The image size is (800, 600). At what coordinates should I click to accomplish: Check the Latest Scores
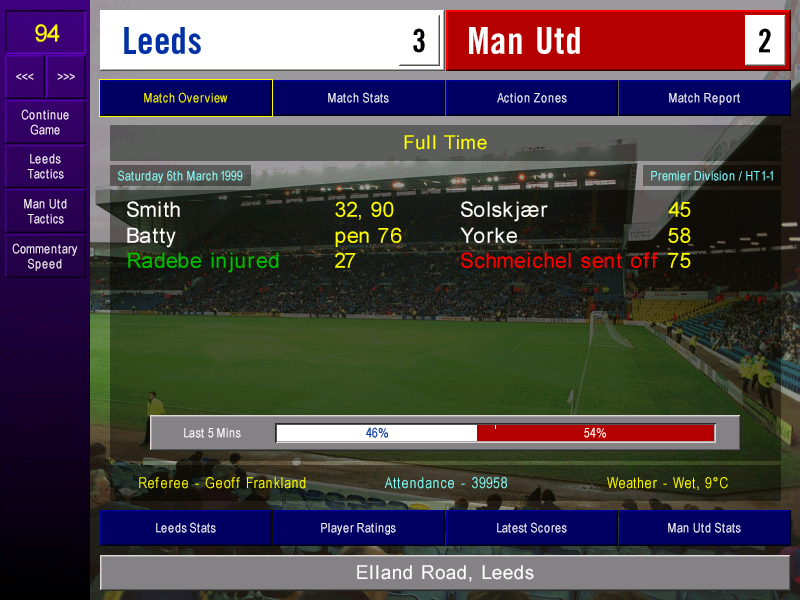click(531, 528)
